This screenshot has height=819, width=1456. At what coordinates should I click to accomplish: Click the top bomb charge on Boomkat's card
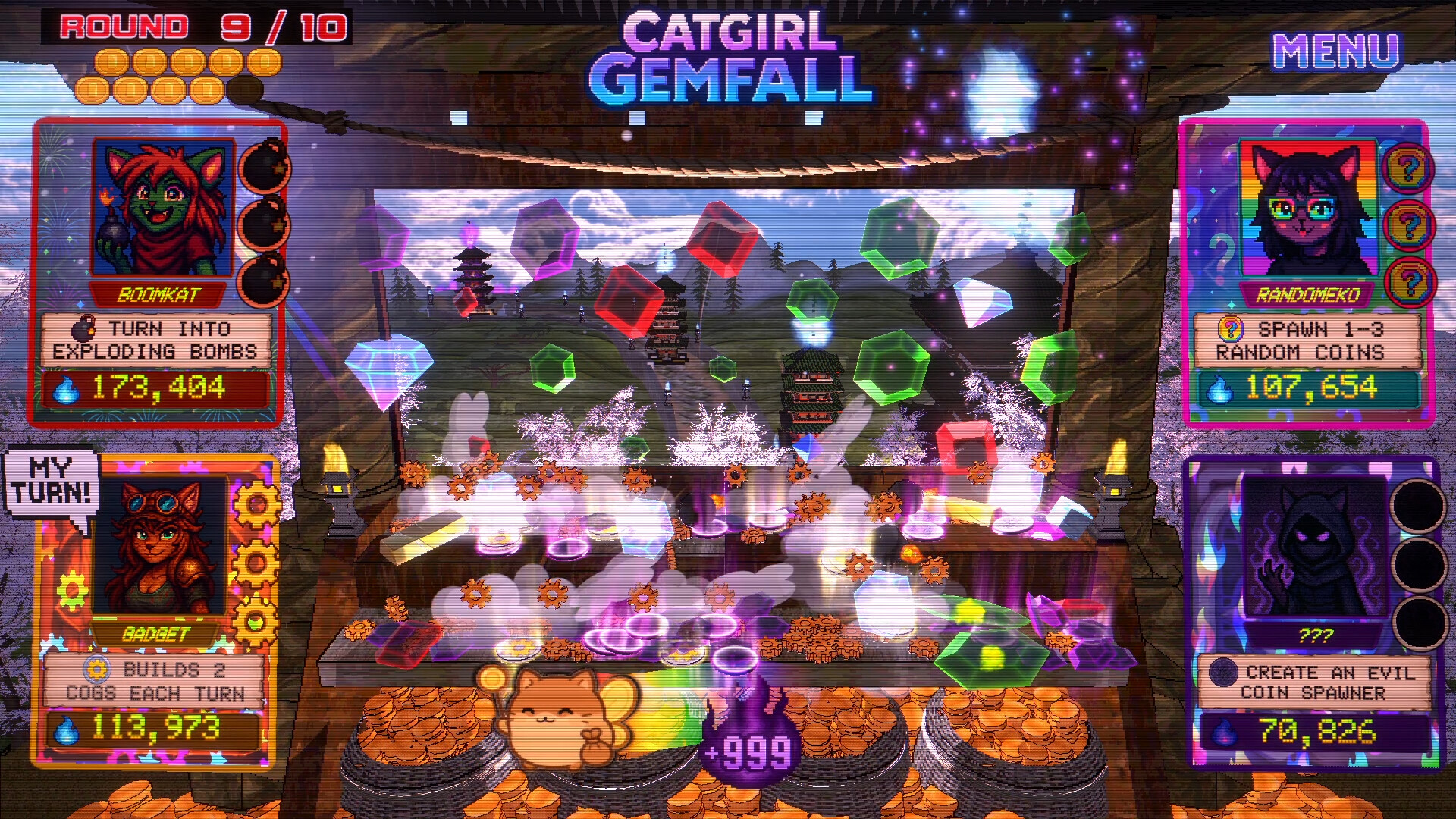[262, 168]
